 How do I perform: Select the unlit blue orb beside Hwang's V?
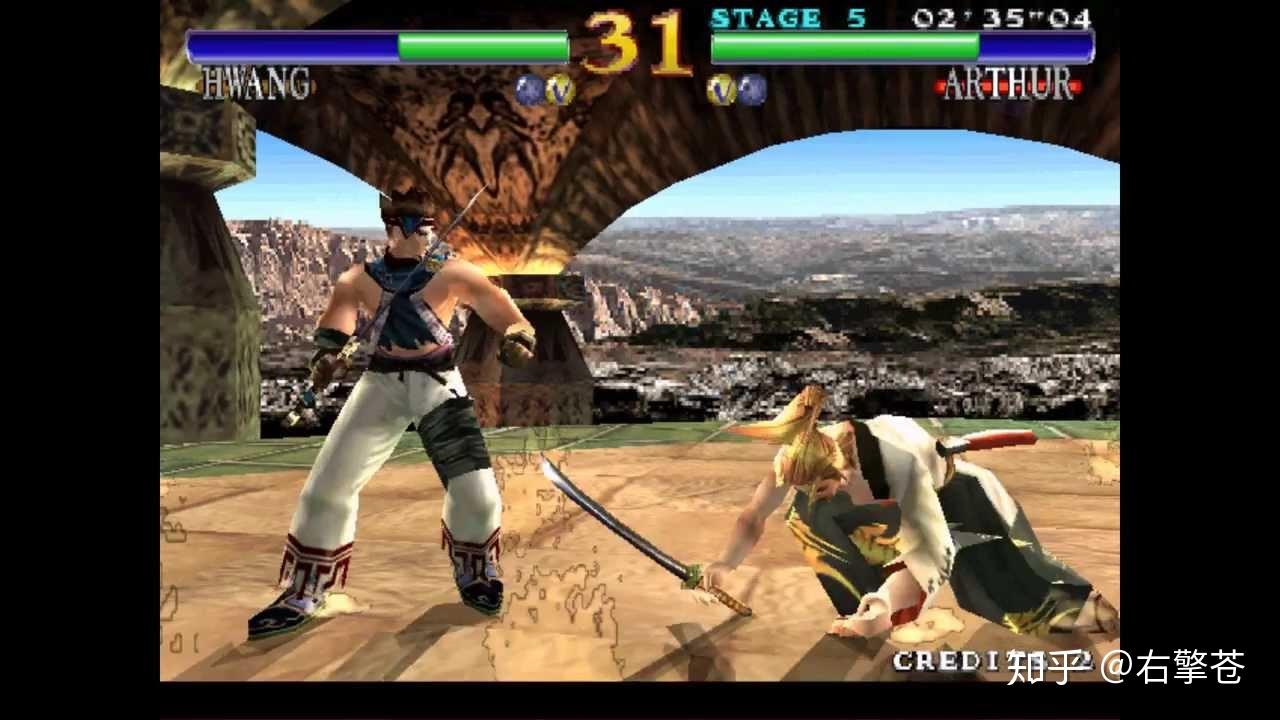tap(528, 90)
